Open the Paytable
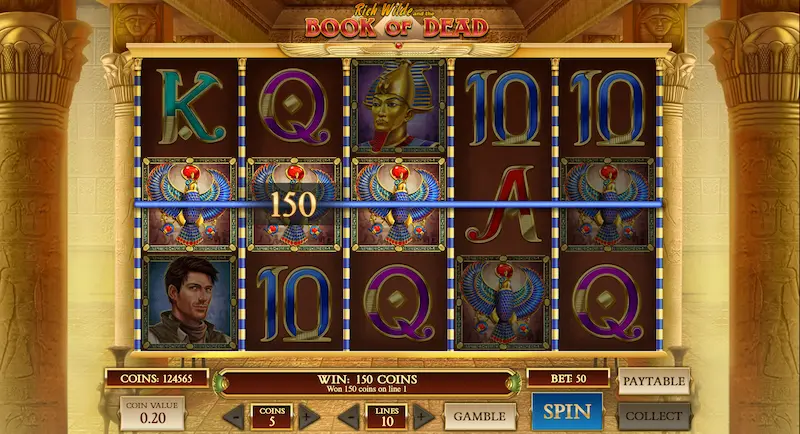 [654, 381]
